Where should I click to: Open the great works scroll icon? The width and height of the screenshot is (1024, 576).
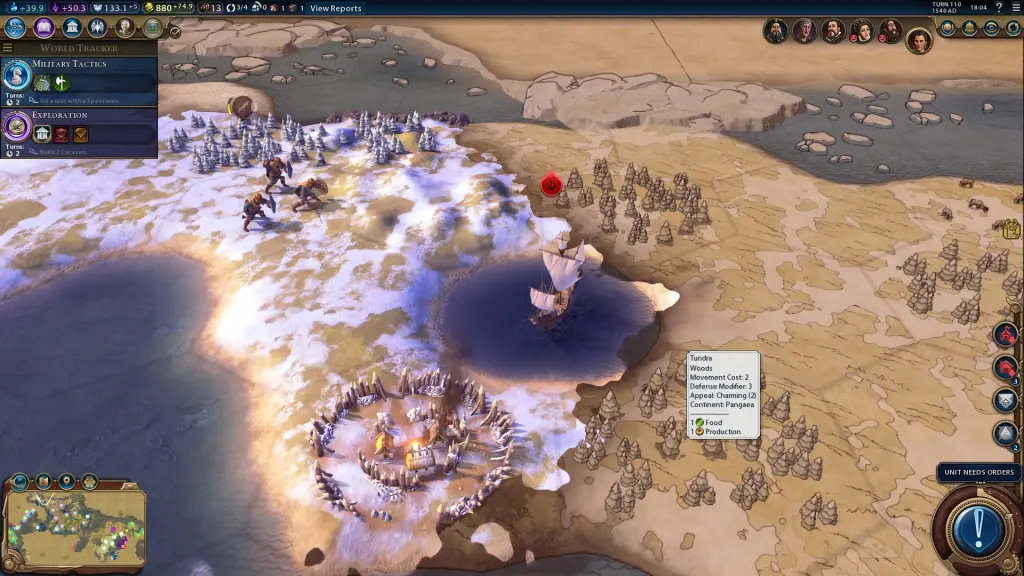click(152, 27)
